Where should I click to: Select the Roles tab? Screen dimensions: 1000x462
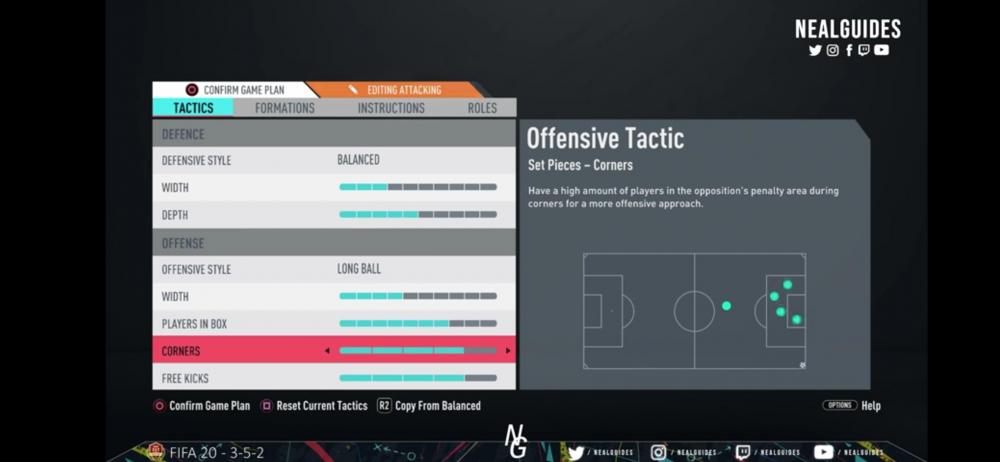coord(482,108)
